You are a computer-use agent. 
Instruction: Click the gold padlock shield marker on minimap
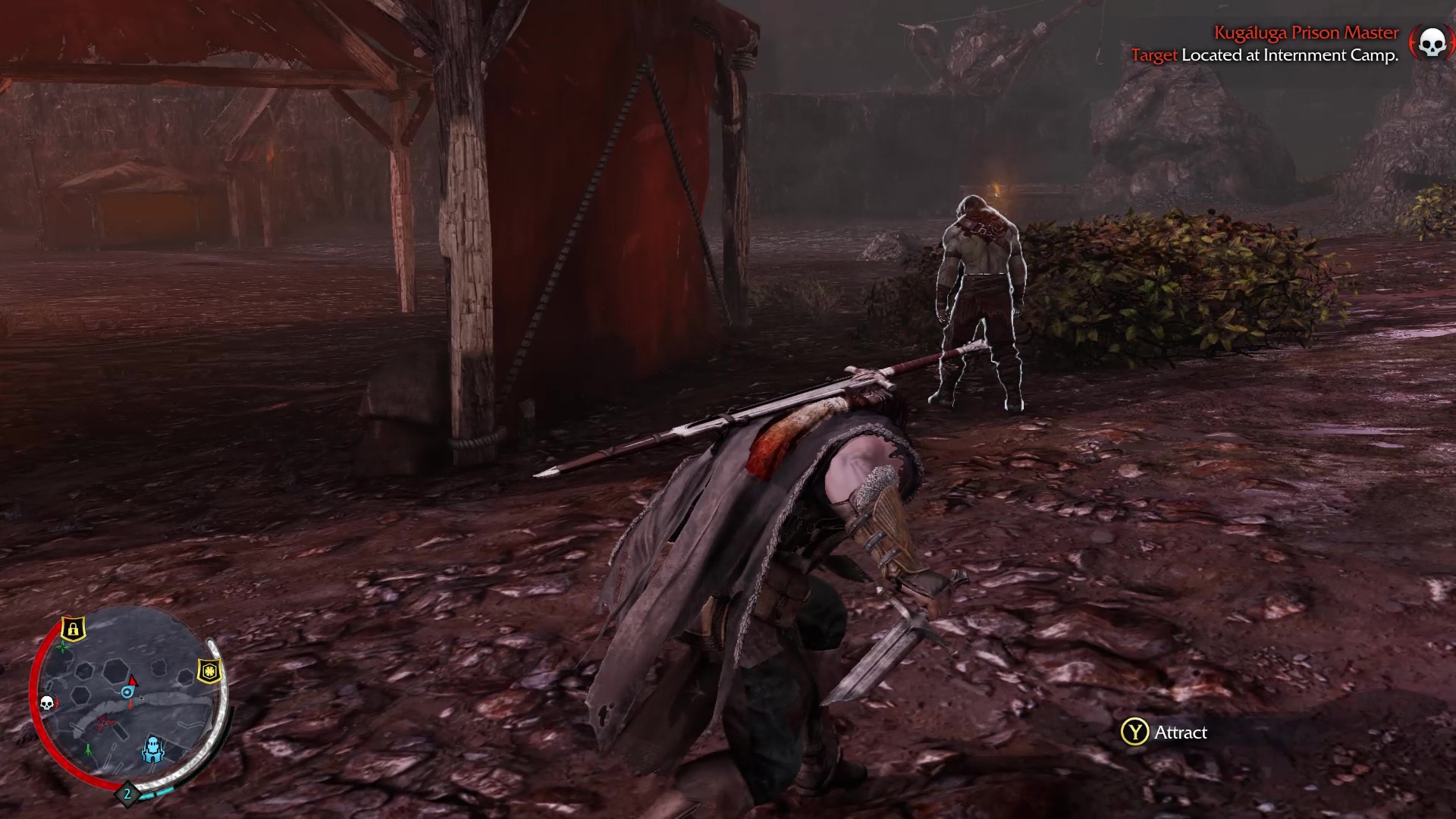click(73, 629)
